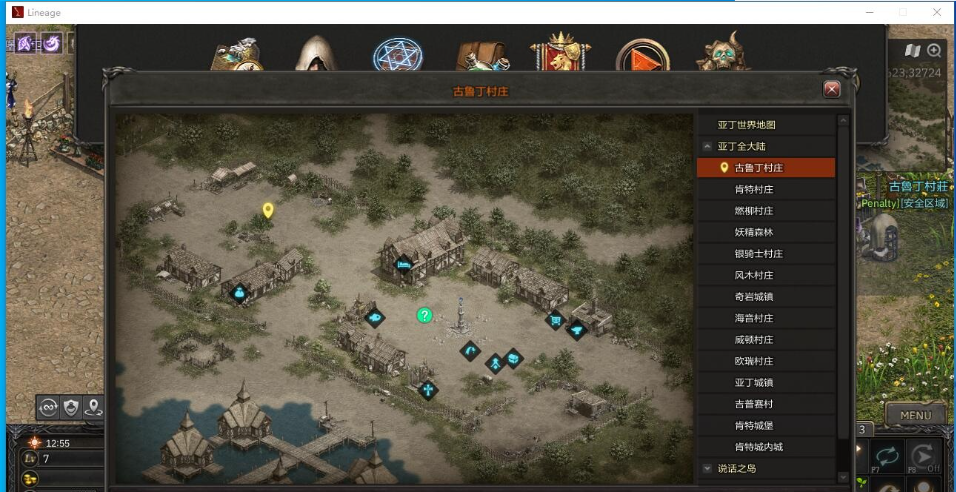This screenshot has height=492, width=956.
Task: Open the 亚丁世界地图 world map entry
Action: coord(746,125)
